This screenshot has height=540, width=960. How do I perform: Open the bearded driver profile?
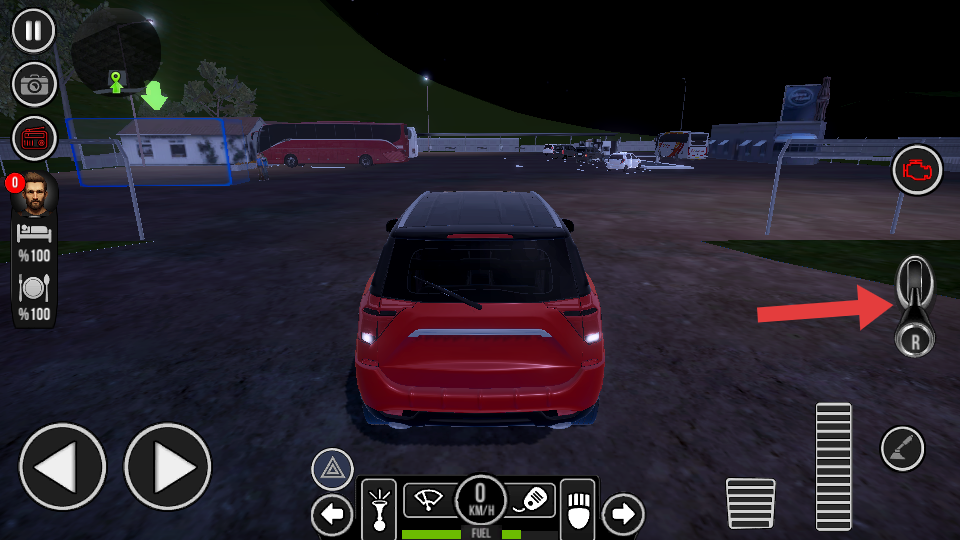point(35,194)
